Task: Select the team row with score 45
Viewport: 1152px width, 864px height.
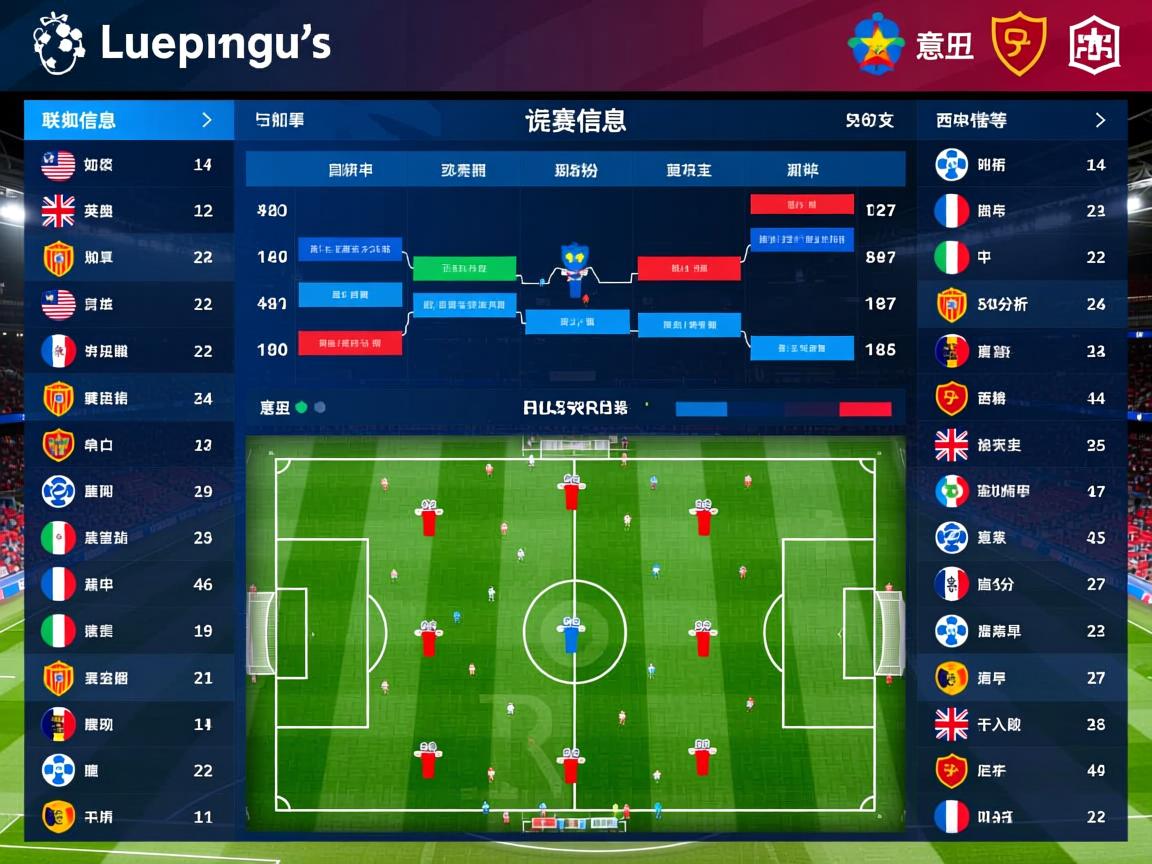Action: 1022,538
